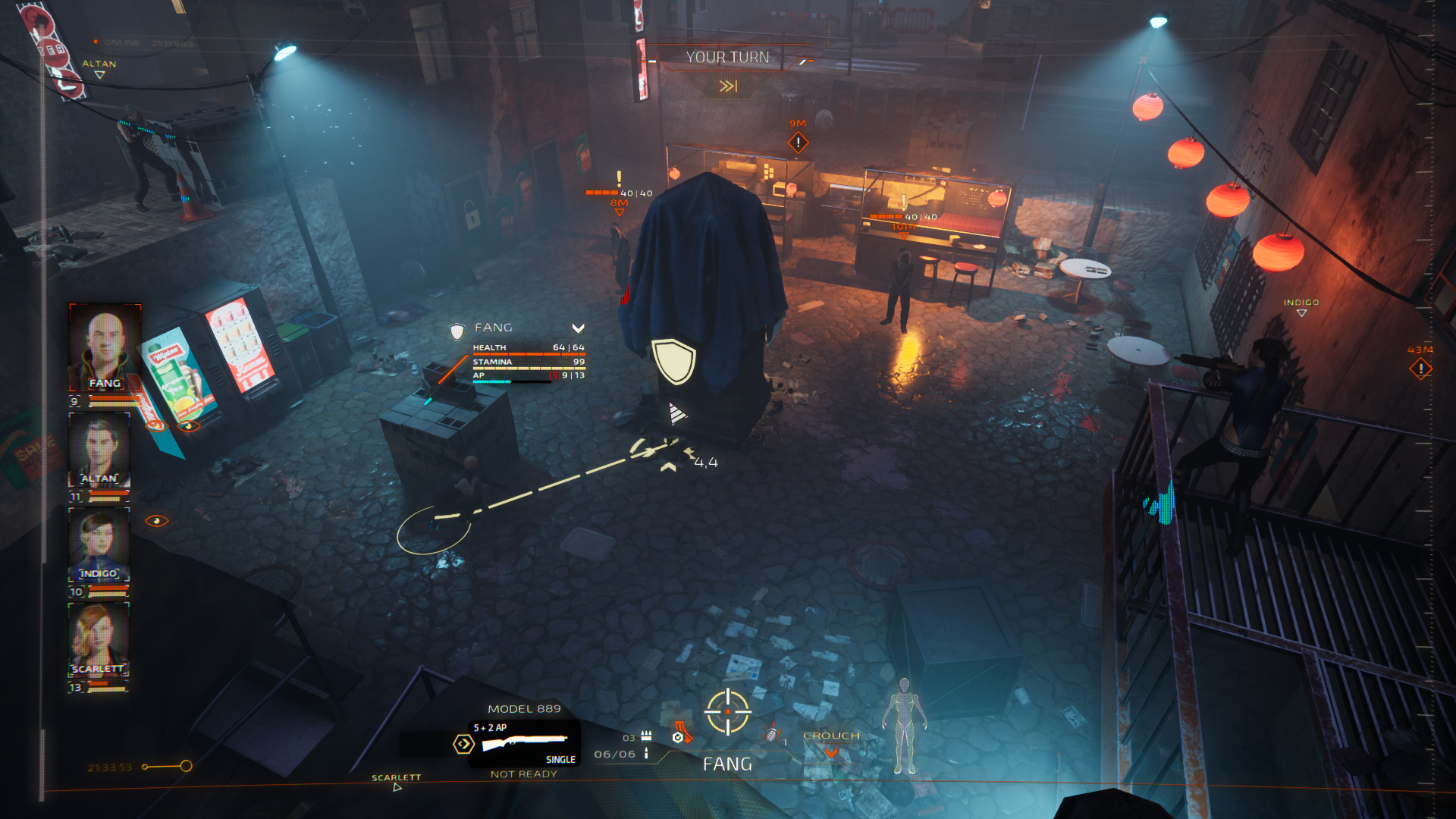Focus camera on Altan's name marker
The width and height of the screenshot is (1456, 819).
99,68
